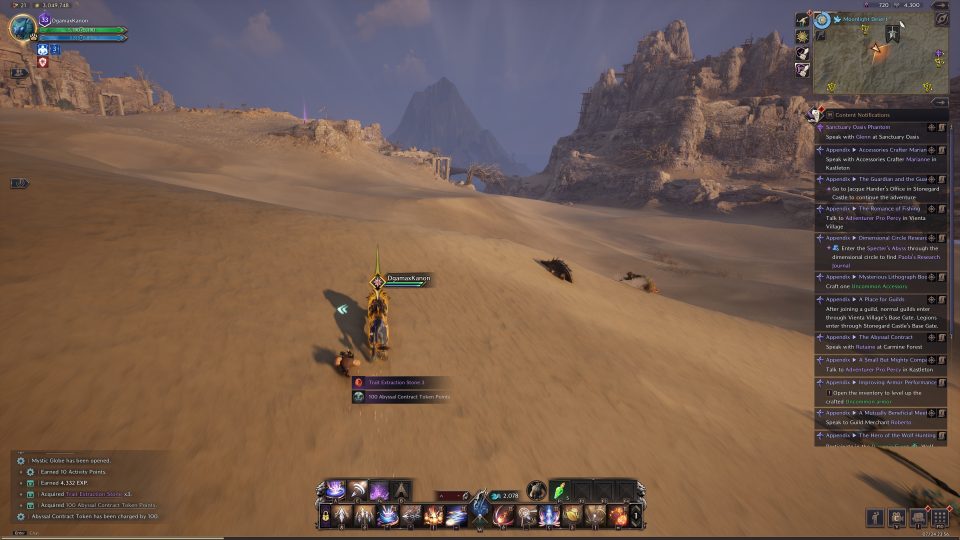Screen dimensions: 960x540
Task: Select the player portrait avatar
Action: [x=21, y=27]
